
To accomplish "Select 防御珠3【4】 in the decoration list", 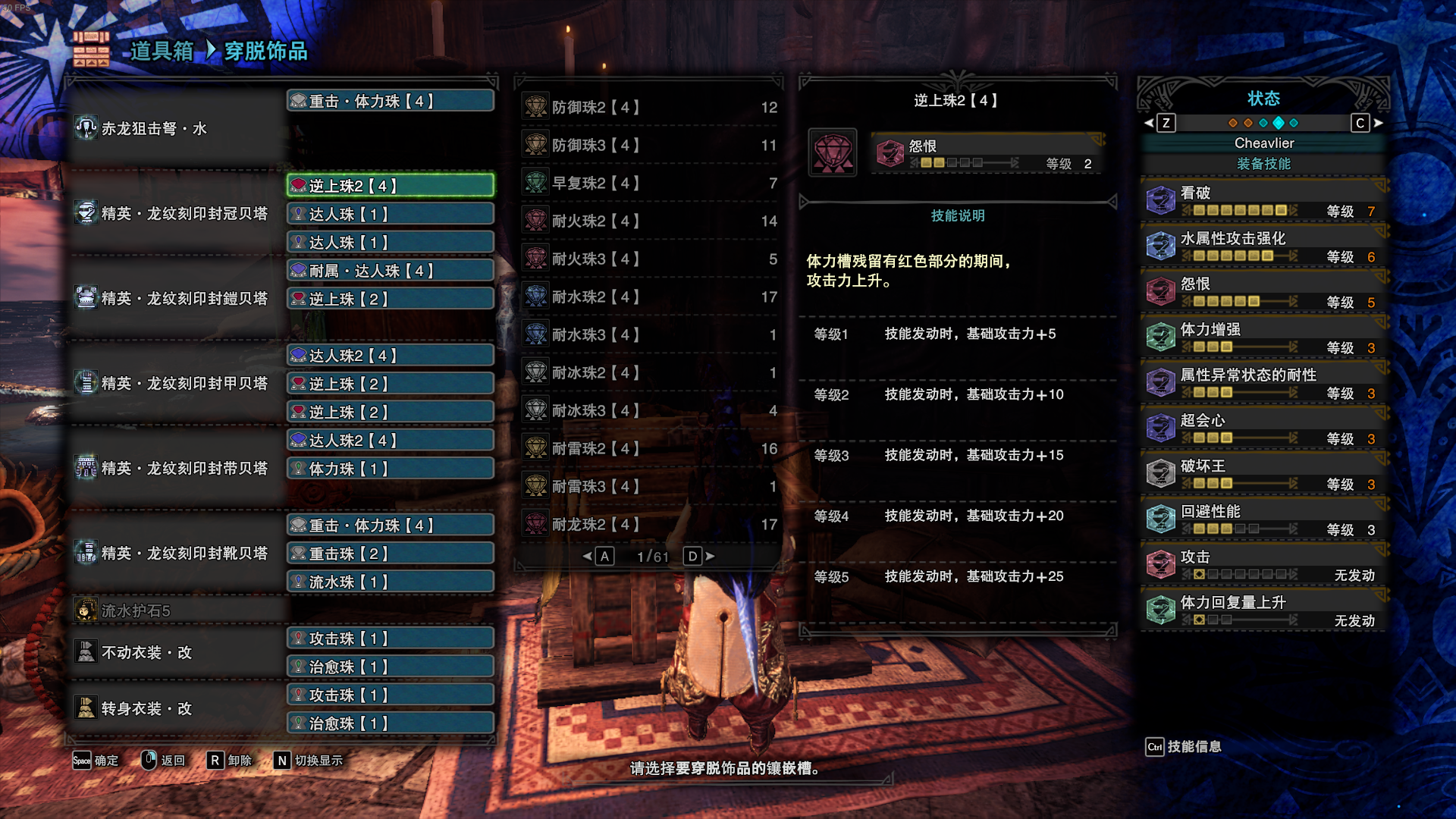I will 650,145.
